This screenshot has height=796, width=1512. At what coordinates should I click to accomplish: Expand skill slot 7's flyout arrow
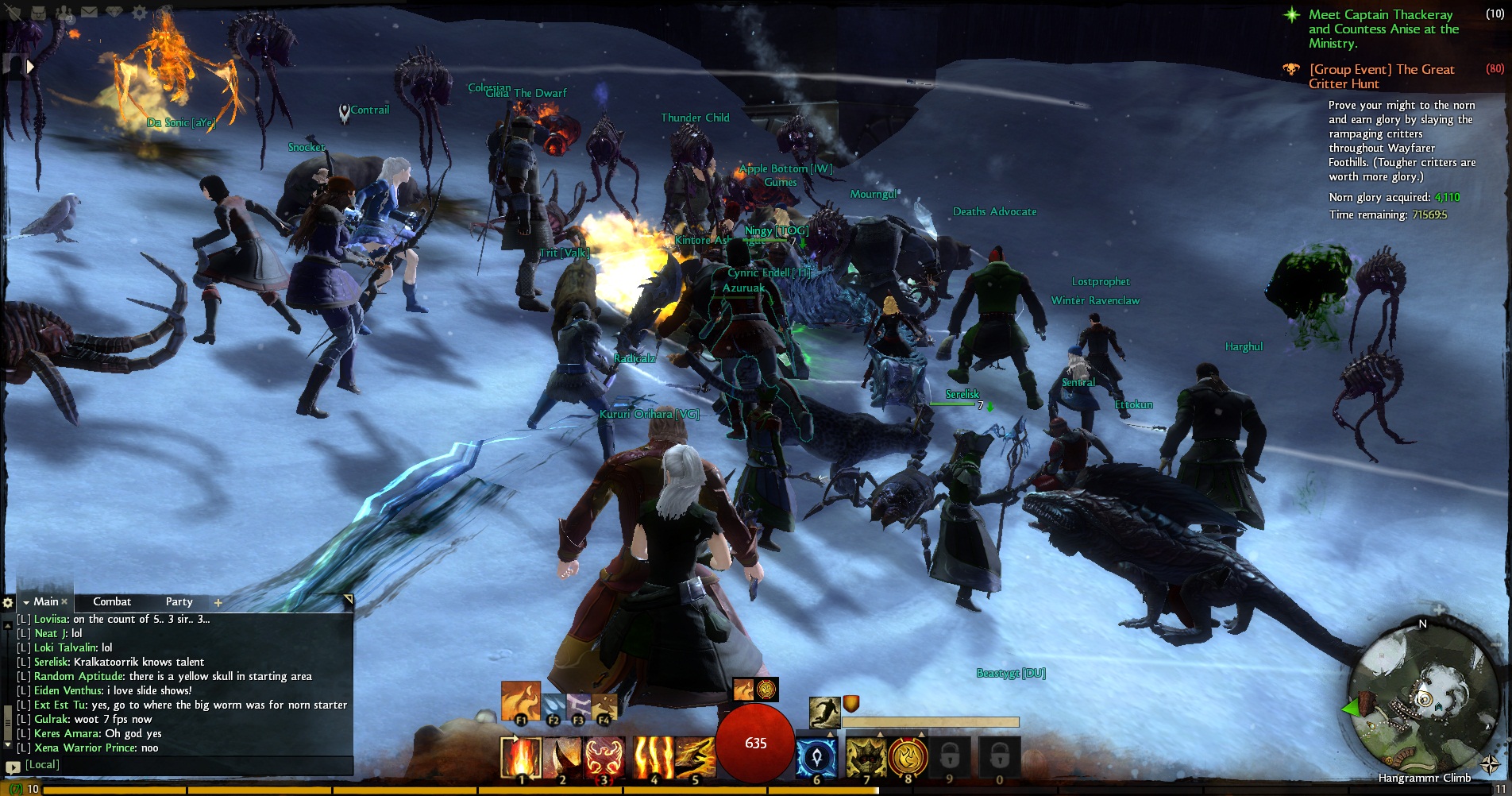pyautogui.click(x=878, y=733)
